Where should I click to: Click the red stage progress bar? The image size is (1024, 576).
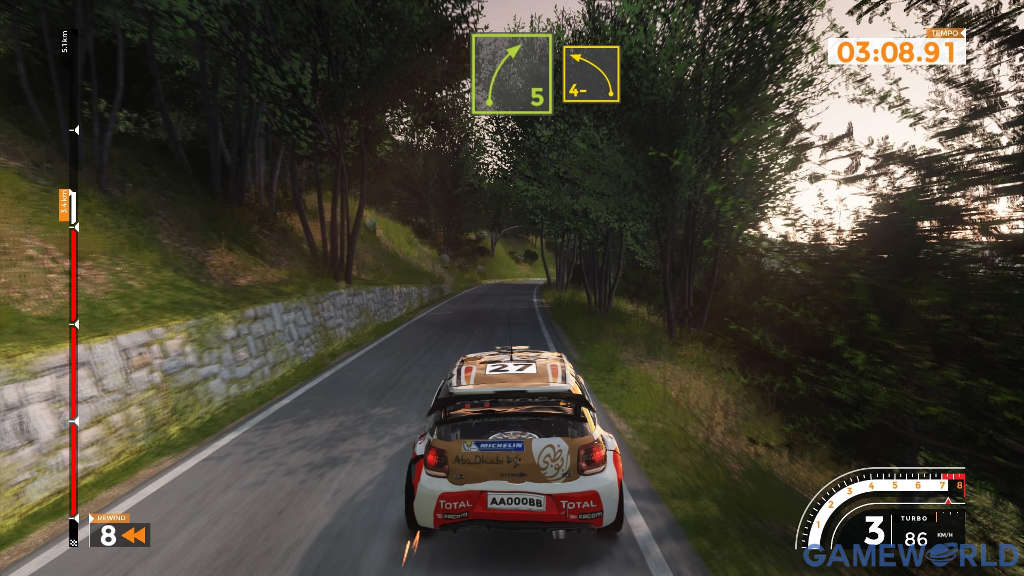click(x=73, y=370)
